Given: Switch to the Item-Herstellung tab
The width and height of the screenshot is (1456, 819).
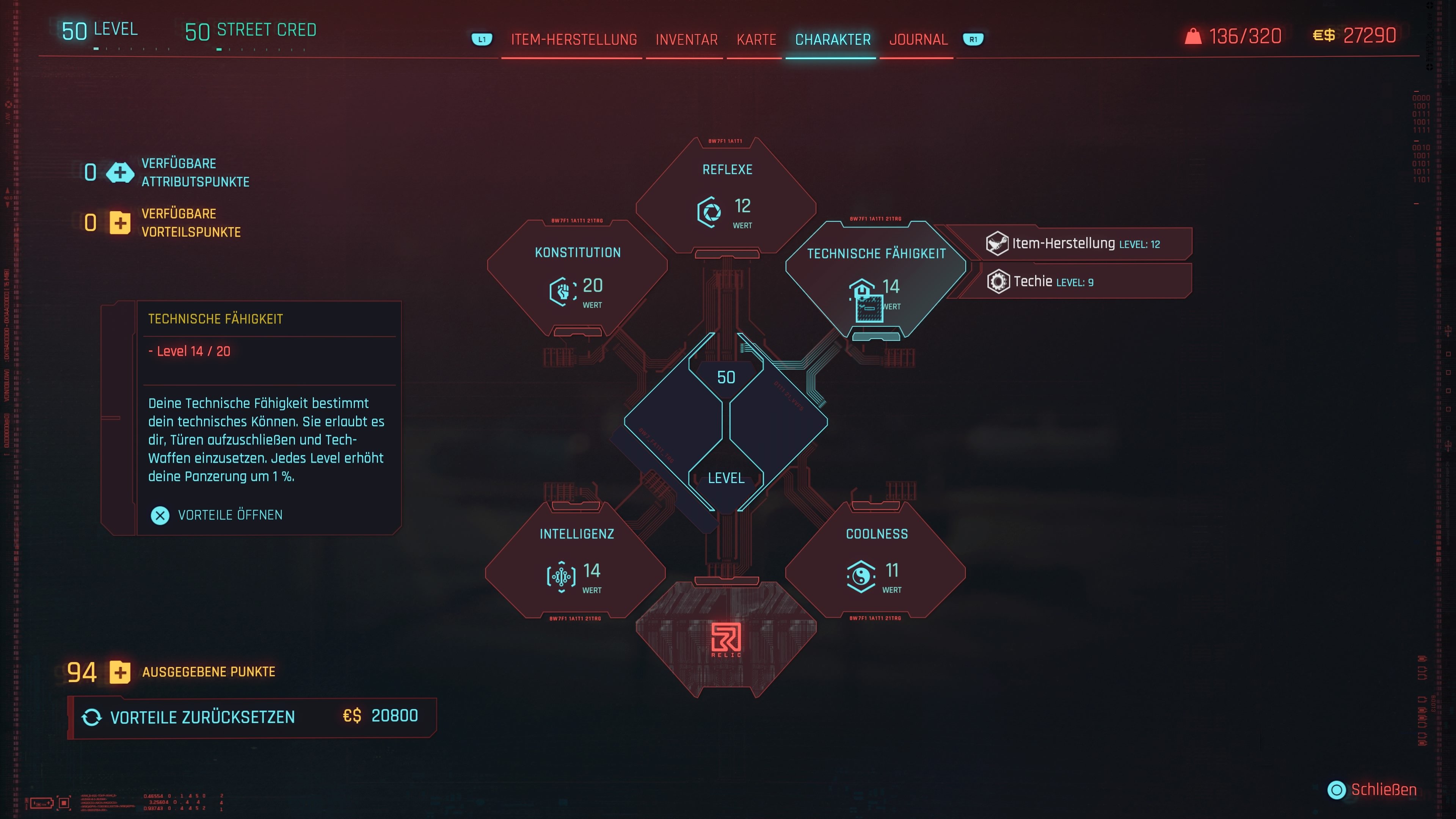Looking at the screenshot, I should click(x=574, y=39).
